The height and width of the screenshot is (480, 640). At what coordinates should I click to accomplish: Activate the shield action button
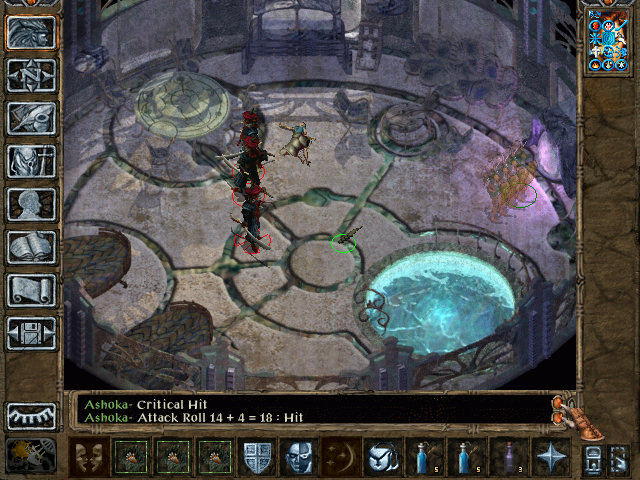pyautogui.click(x=257, y=457)
